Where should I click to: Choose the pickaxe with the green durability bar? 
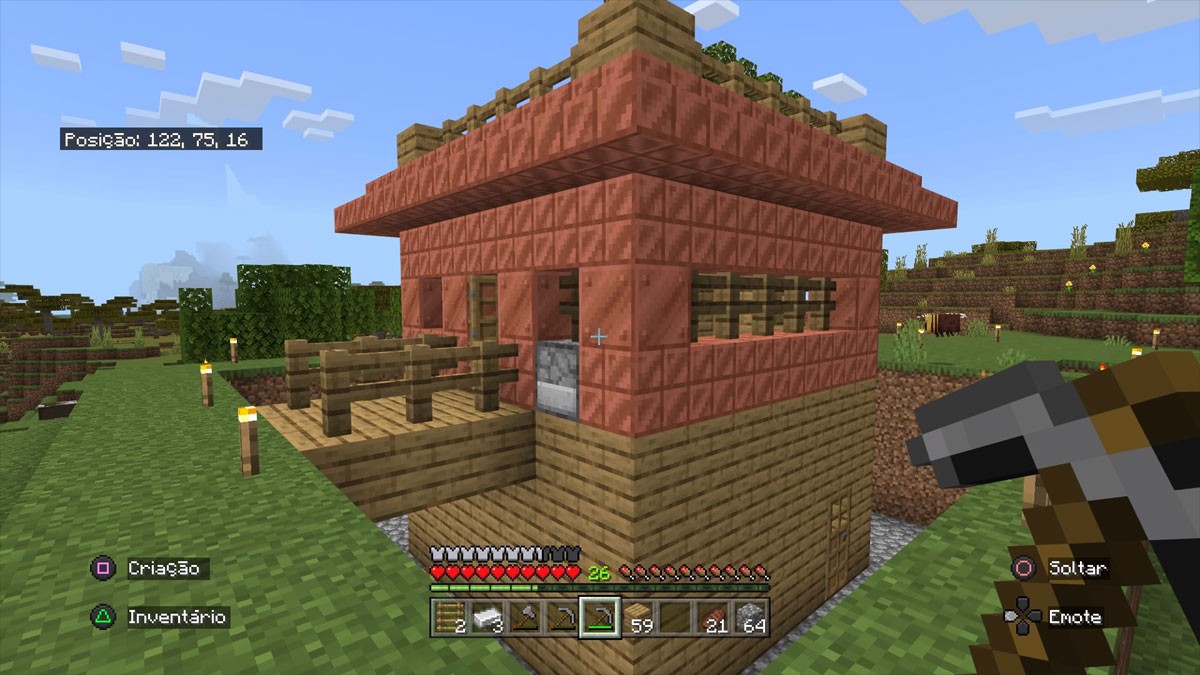click(599, 617)
